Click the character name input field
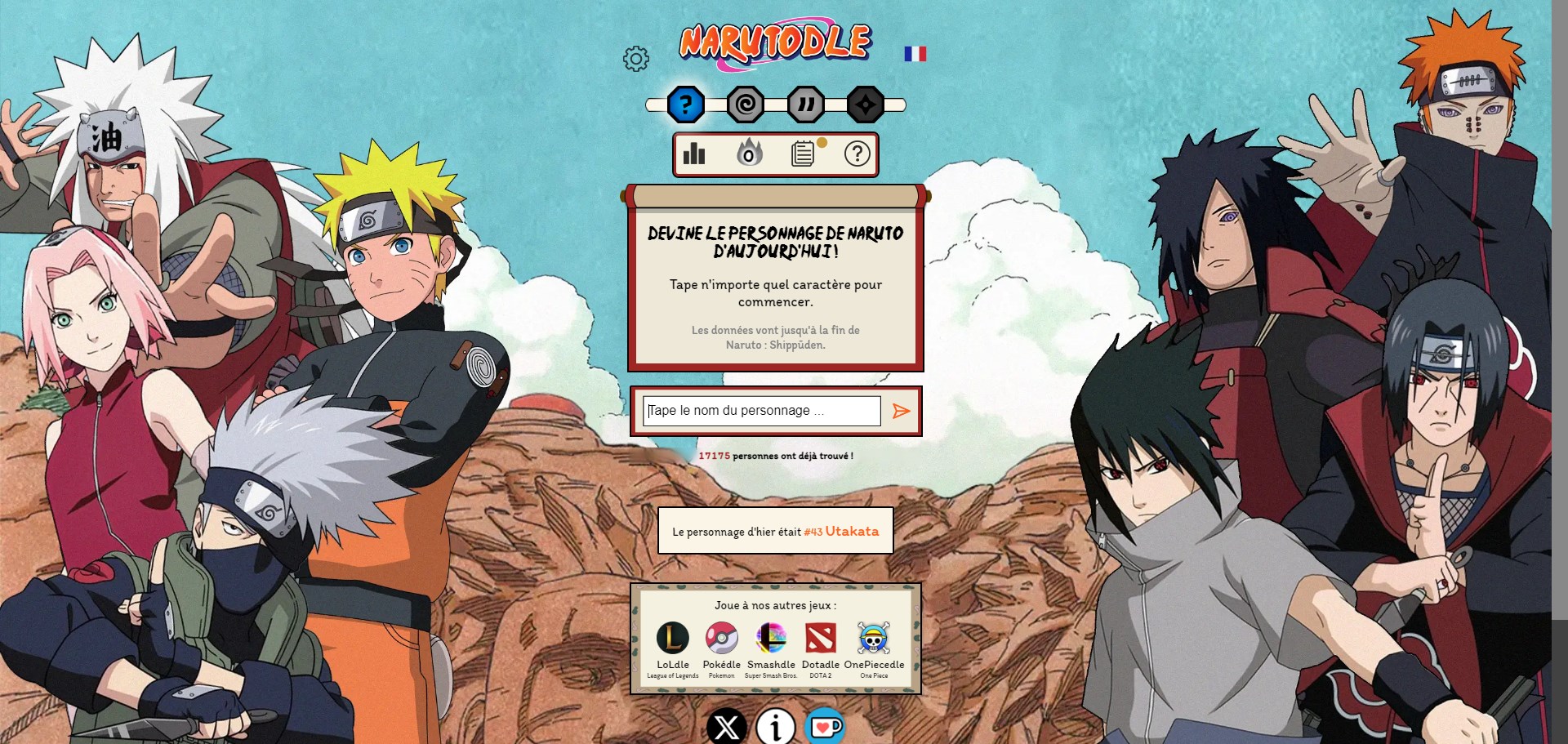This screenshot has height=744, width=1568. tap(761, 411)
